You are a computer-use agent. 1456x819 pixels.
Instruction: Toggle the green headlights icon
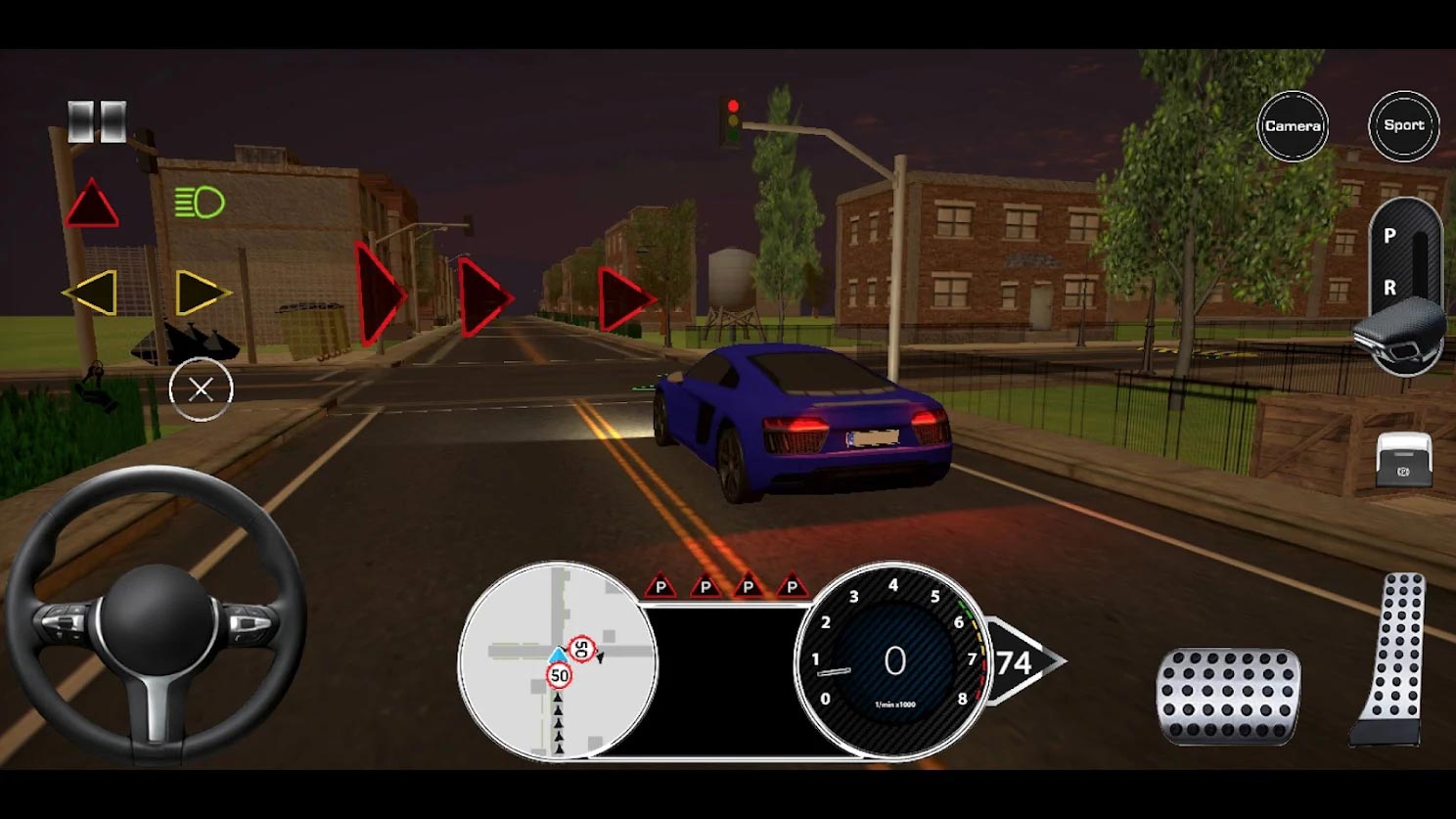pos(200,203)
